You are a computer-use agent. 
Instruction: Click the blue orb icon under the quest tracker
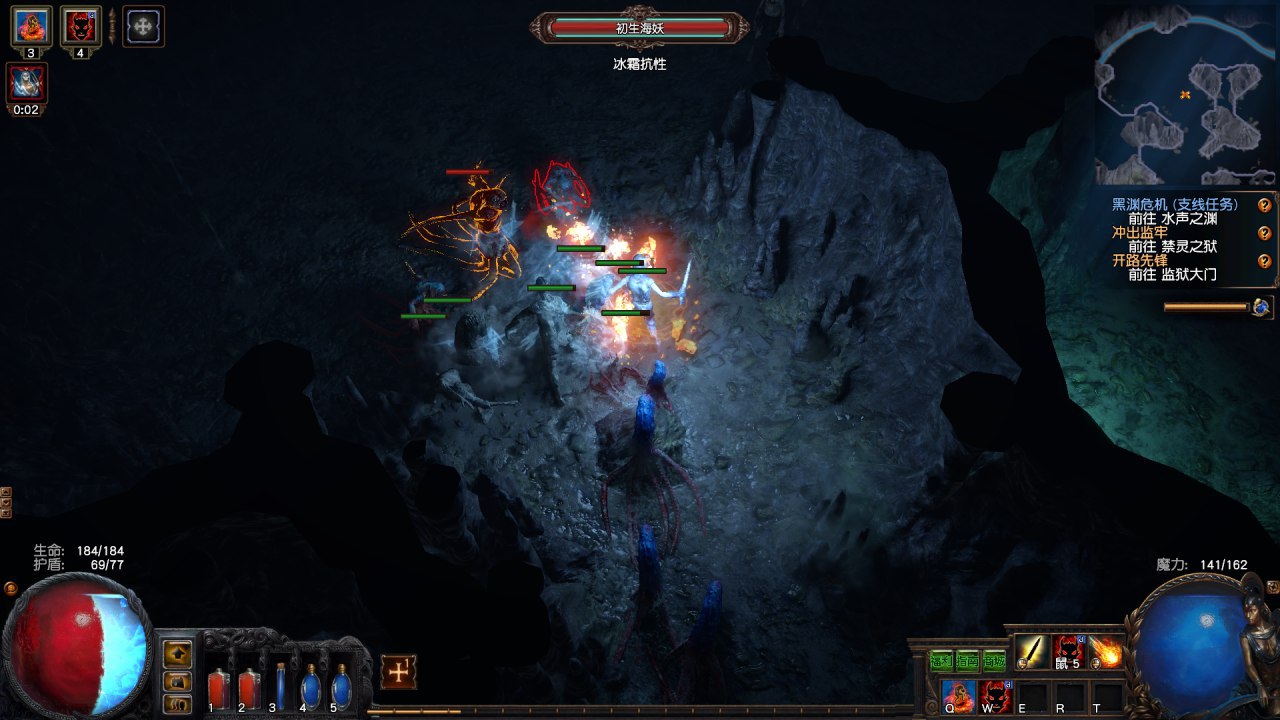pyautogui.click(x=1261, y=307)
